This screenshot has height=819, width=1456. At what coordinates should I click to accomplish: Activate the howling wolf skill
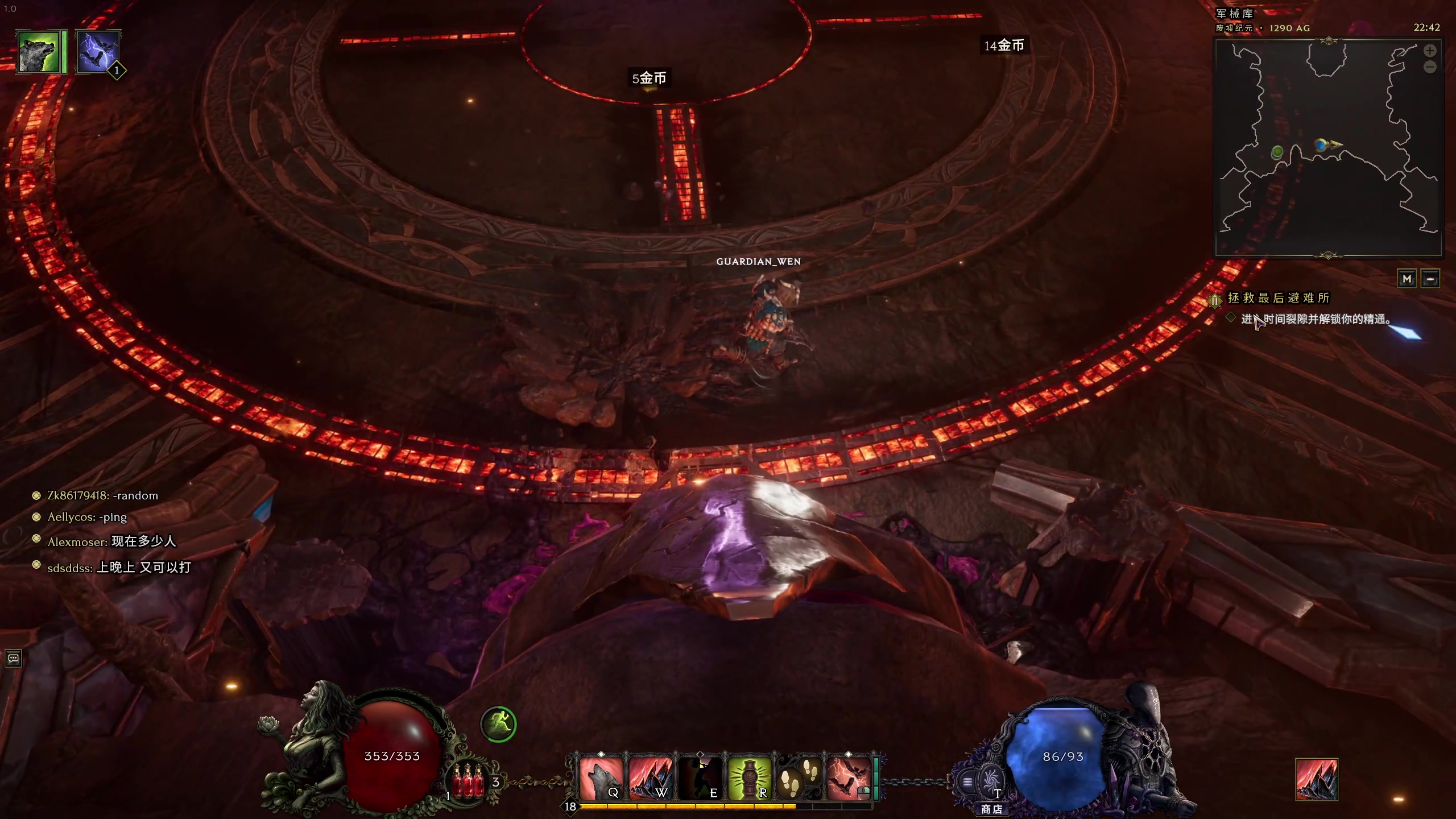600,778
